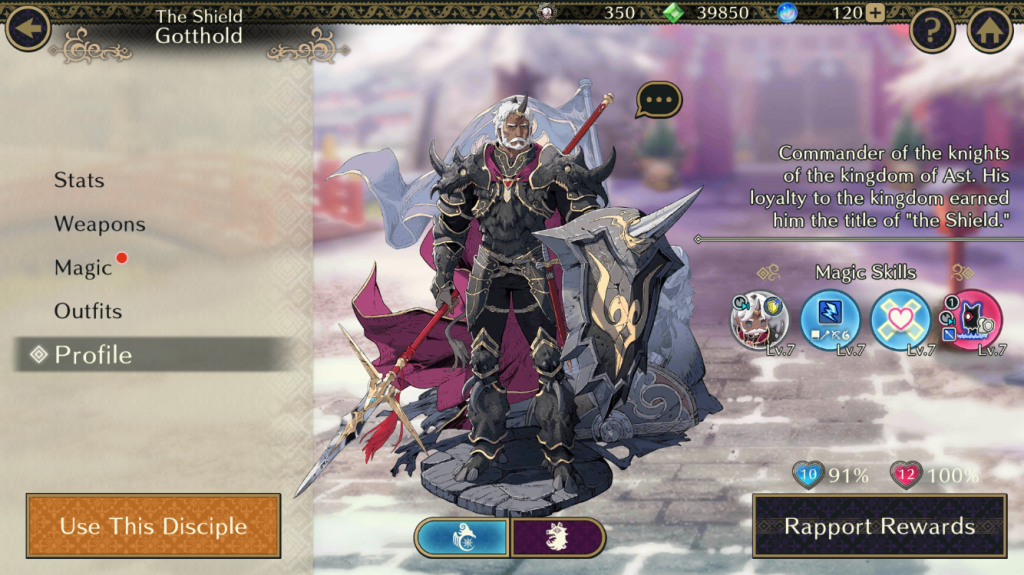Select the Profile menu entry
This screenshot has height=575, width=1024.
point(93,355)
